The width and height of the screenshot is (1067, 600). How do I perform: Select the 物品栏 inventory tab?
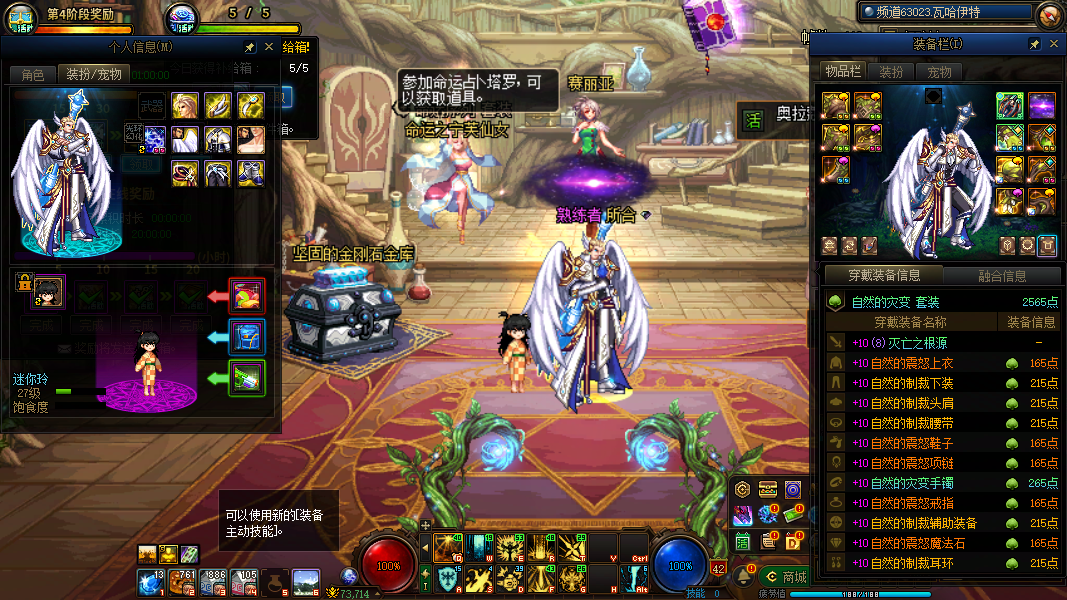(842, 71)
